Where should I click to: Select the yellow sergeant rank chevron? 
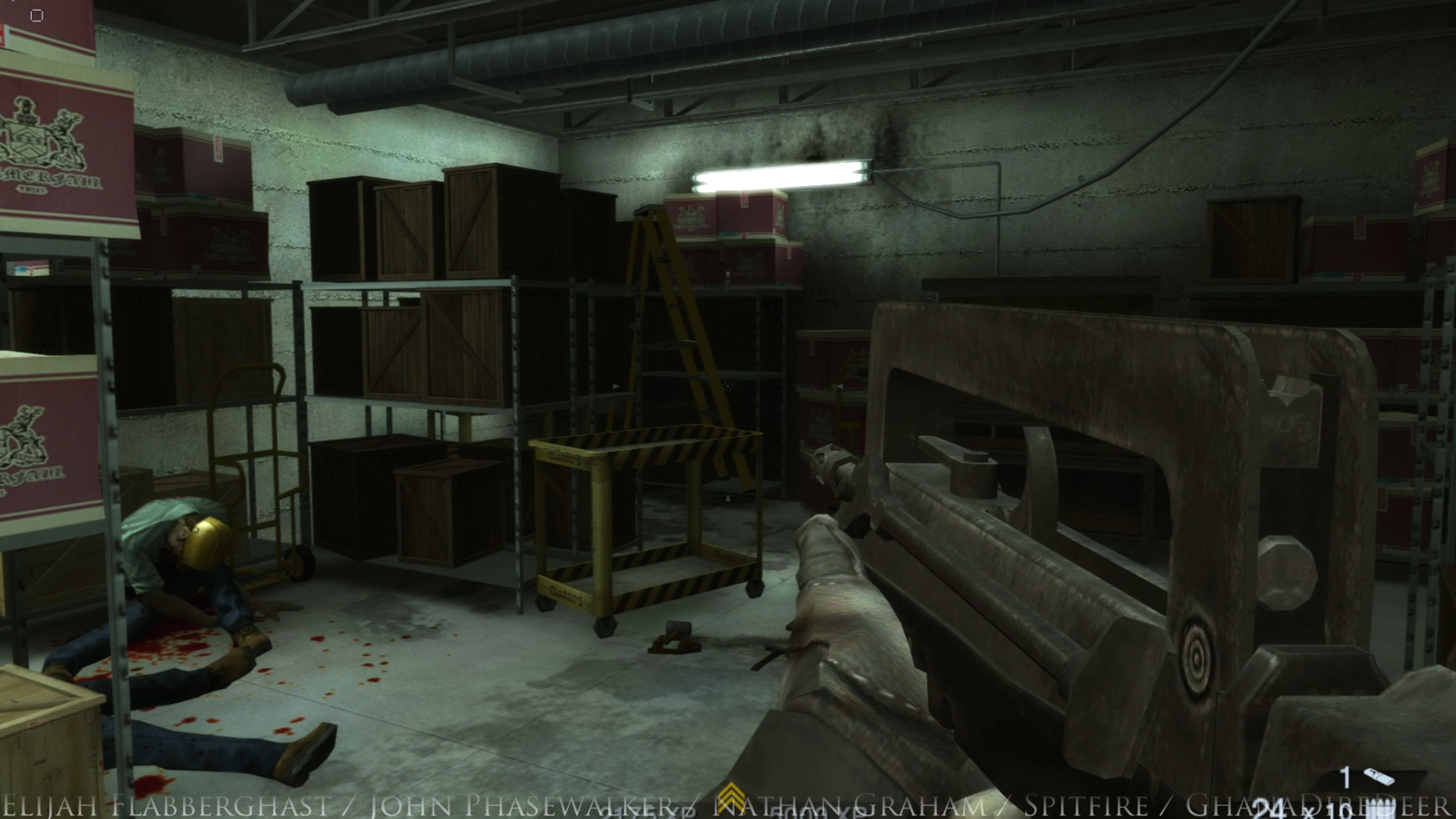(731, 798)
